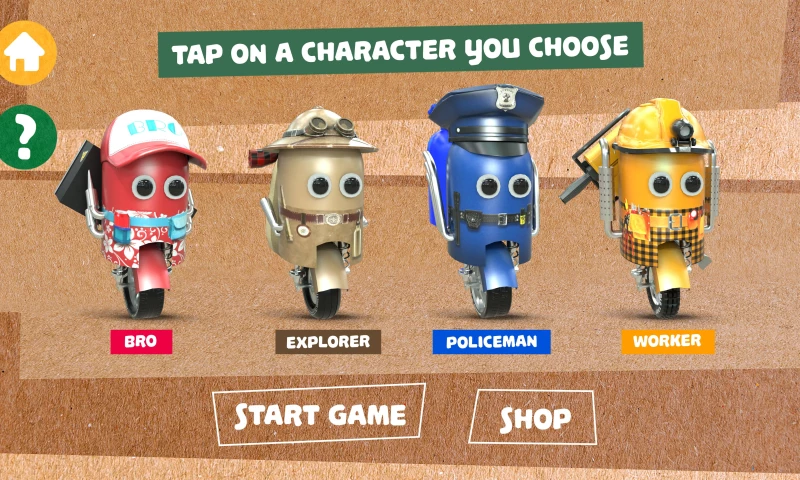Select the Explorer robot character
Viewport: 800px width, 480px height.
(320, 205)
